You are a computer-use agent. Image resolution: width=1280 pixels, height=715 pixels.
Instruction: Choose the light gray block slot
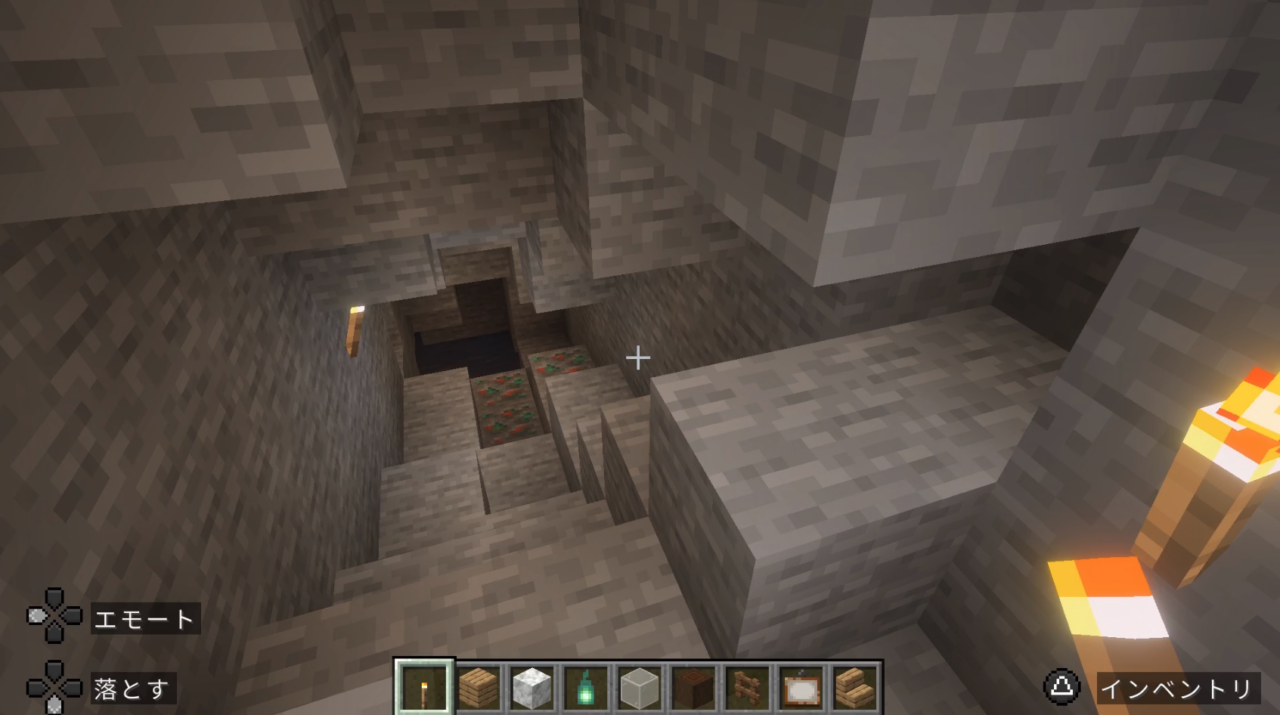pyautogui.click(x=641, y=687)
